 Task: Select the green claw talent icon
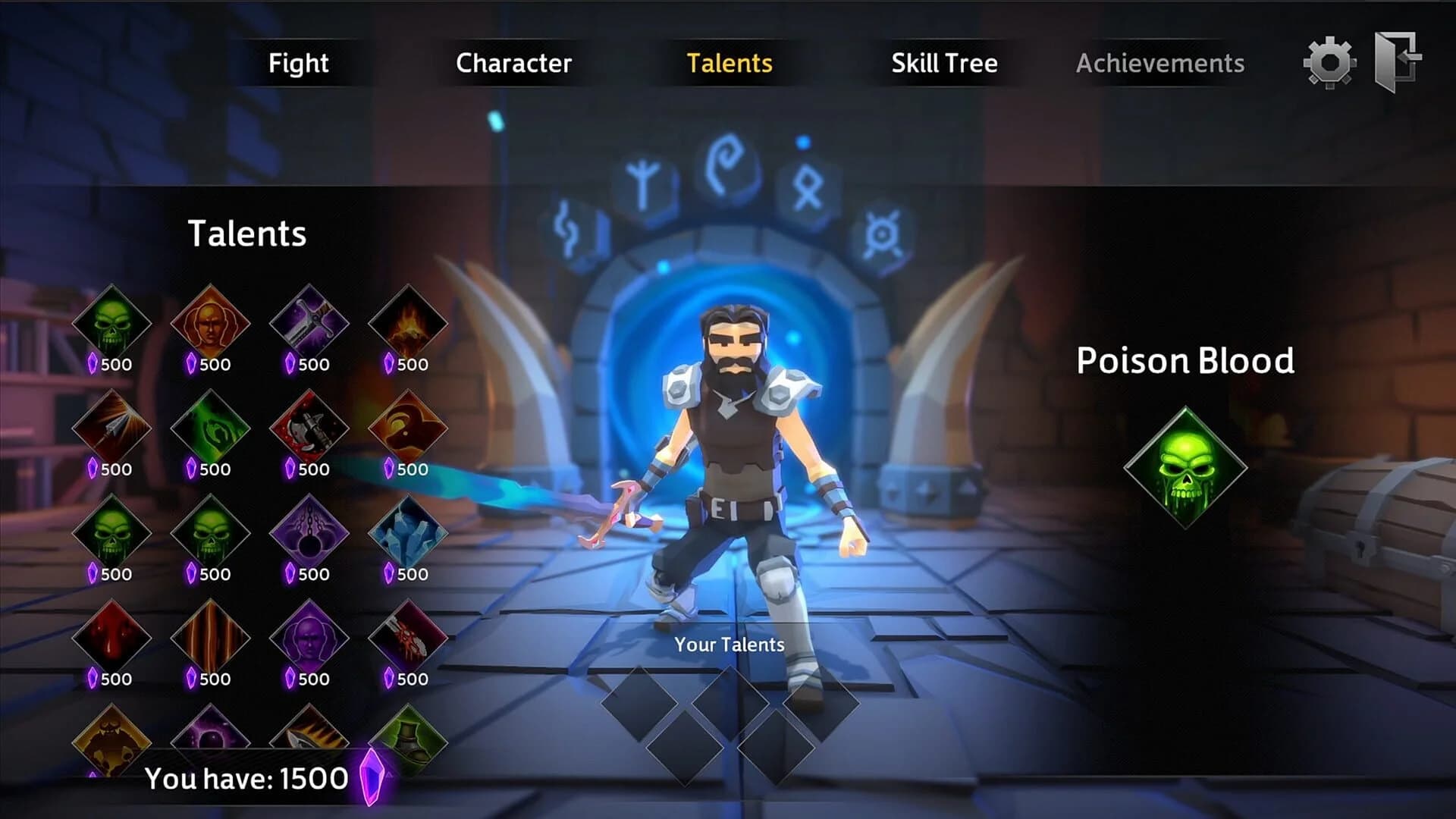click(x=211, y=428)
